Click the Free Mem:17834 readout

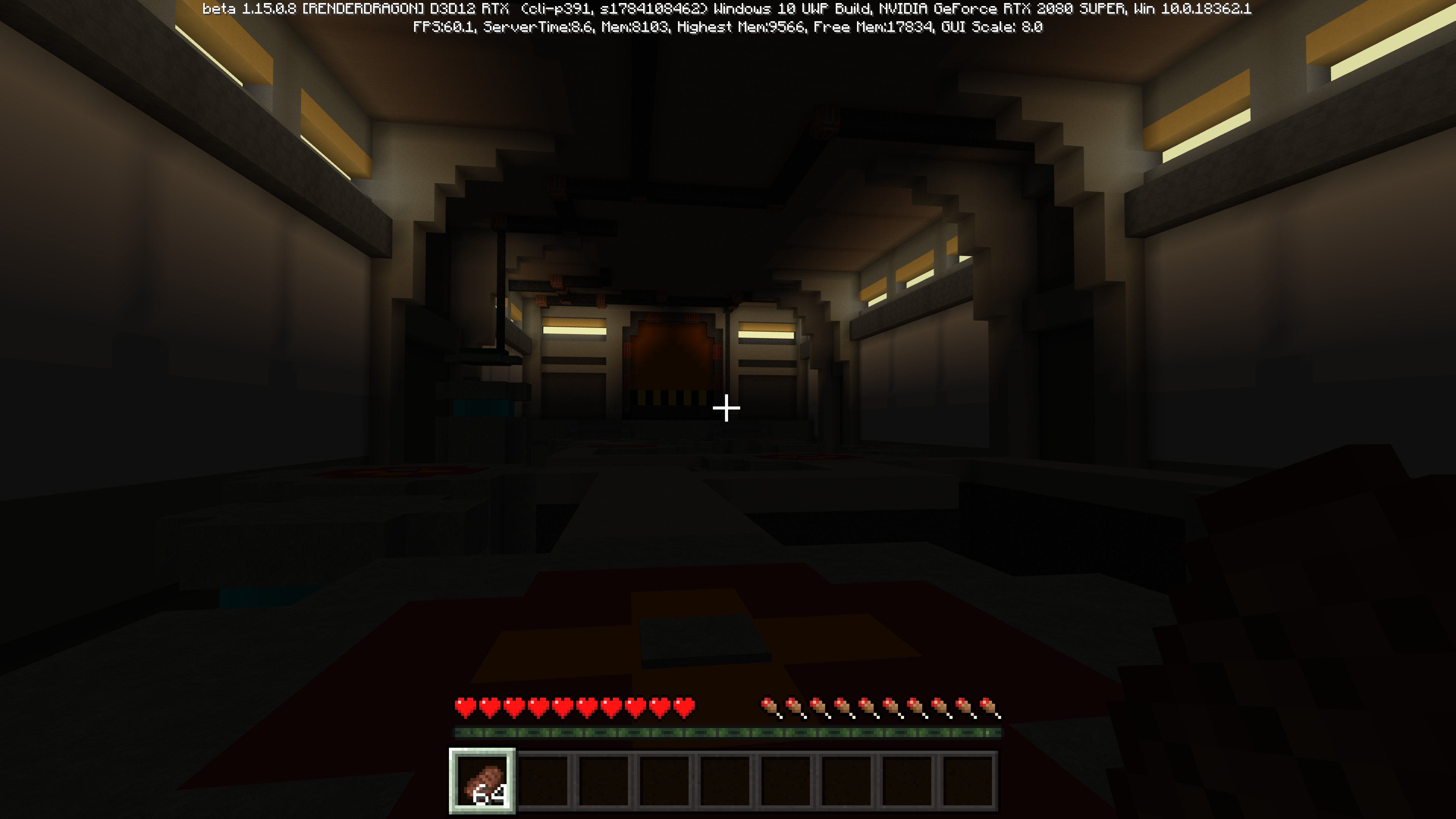click(x=873, y=27)
